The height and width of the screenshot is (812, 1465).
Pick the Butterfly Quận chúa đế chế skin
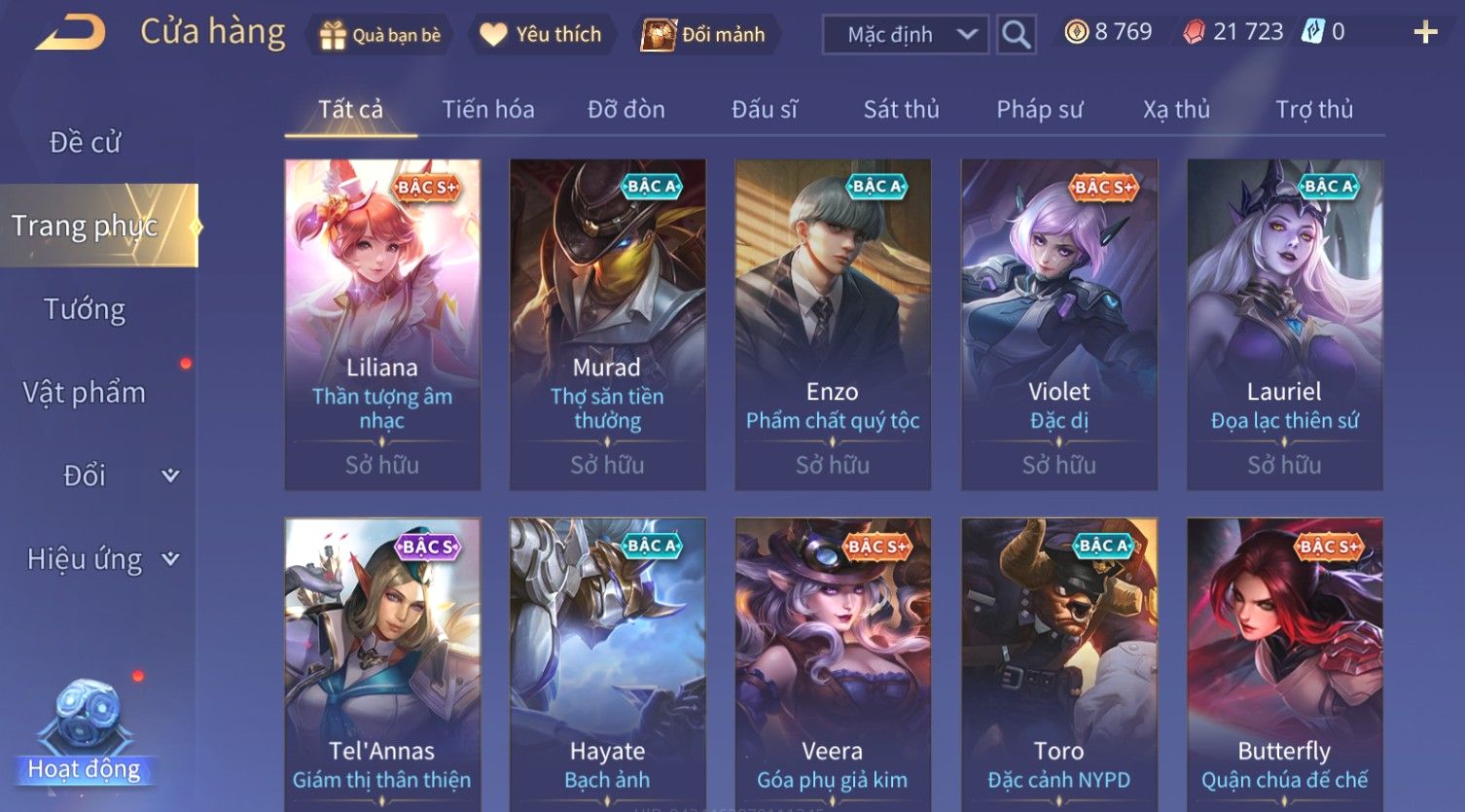(x=1284, y=661)
